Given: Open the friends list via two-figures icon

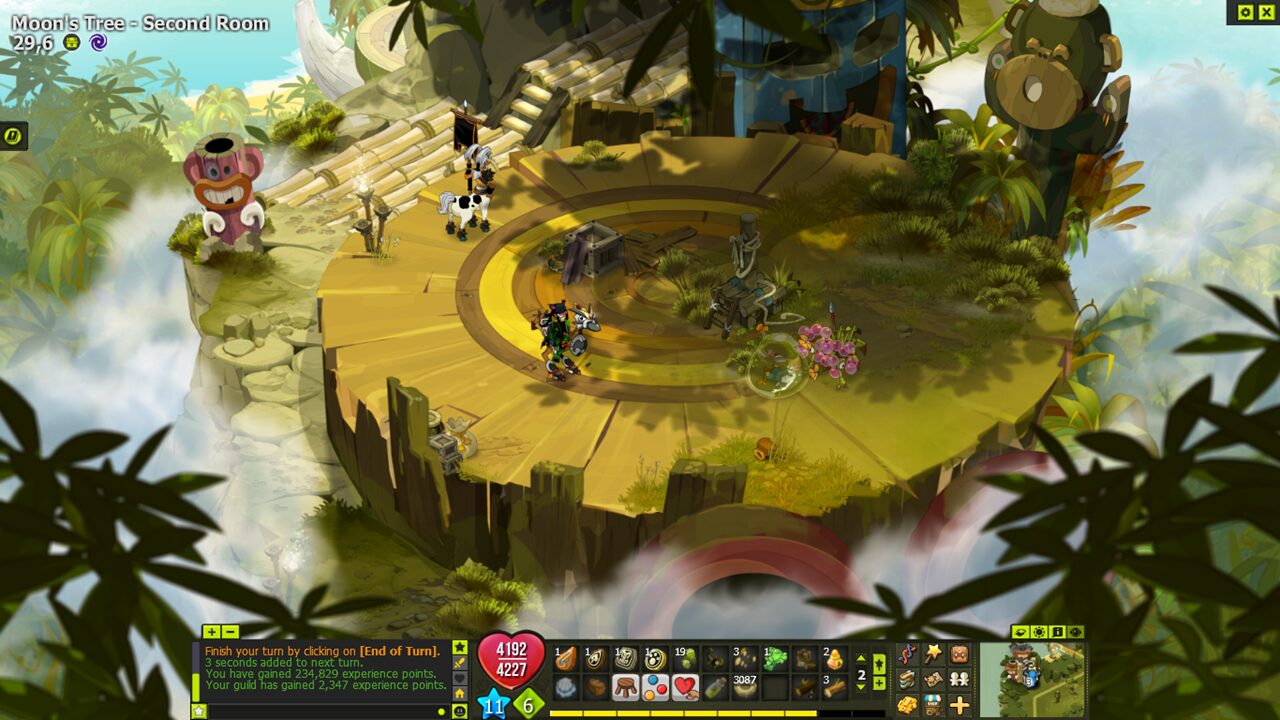Looking at the screenshot, I should (958, 679).
